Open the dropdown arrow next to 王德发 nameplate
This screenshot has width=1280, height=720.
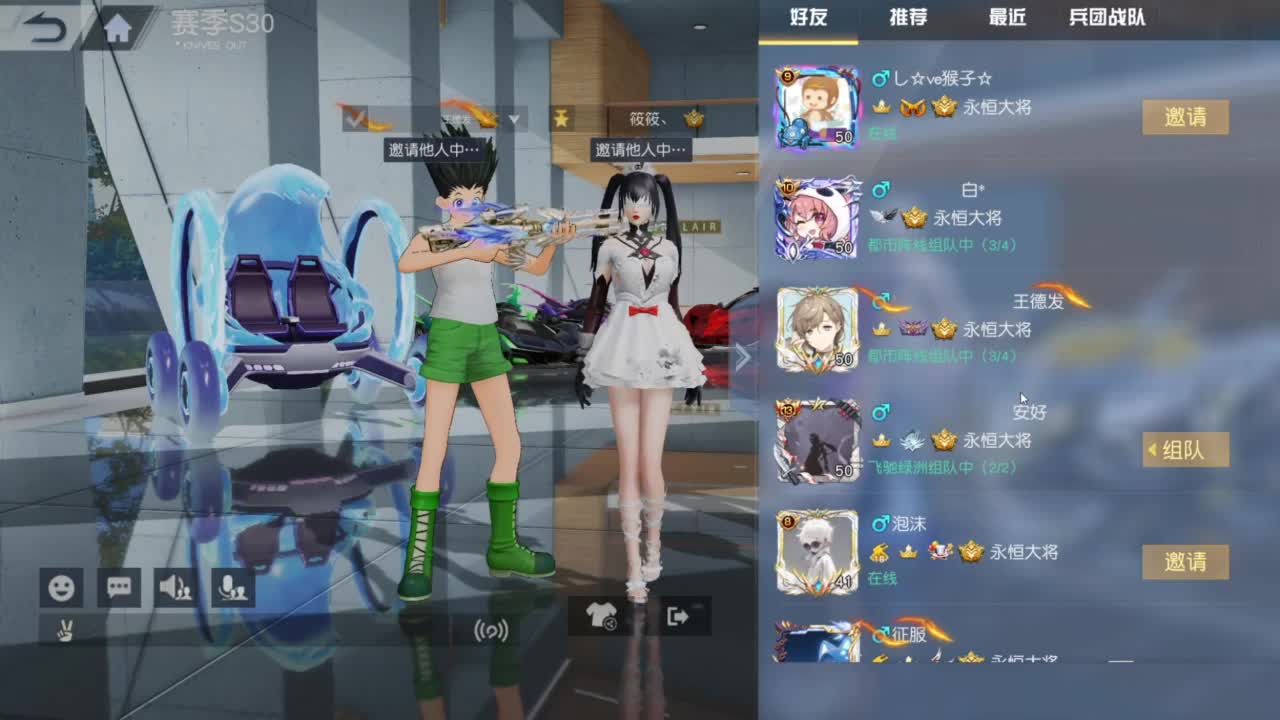point(512,118)
